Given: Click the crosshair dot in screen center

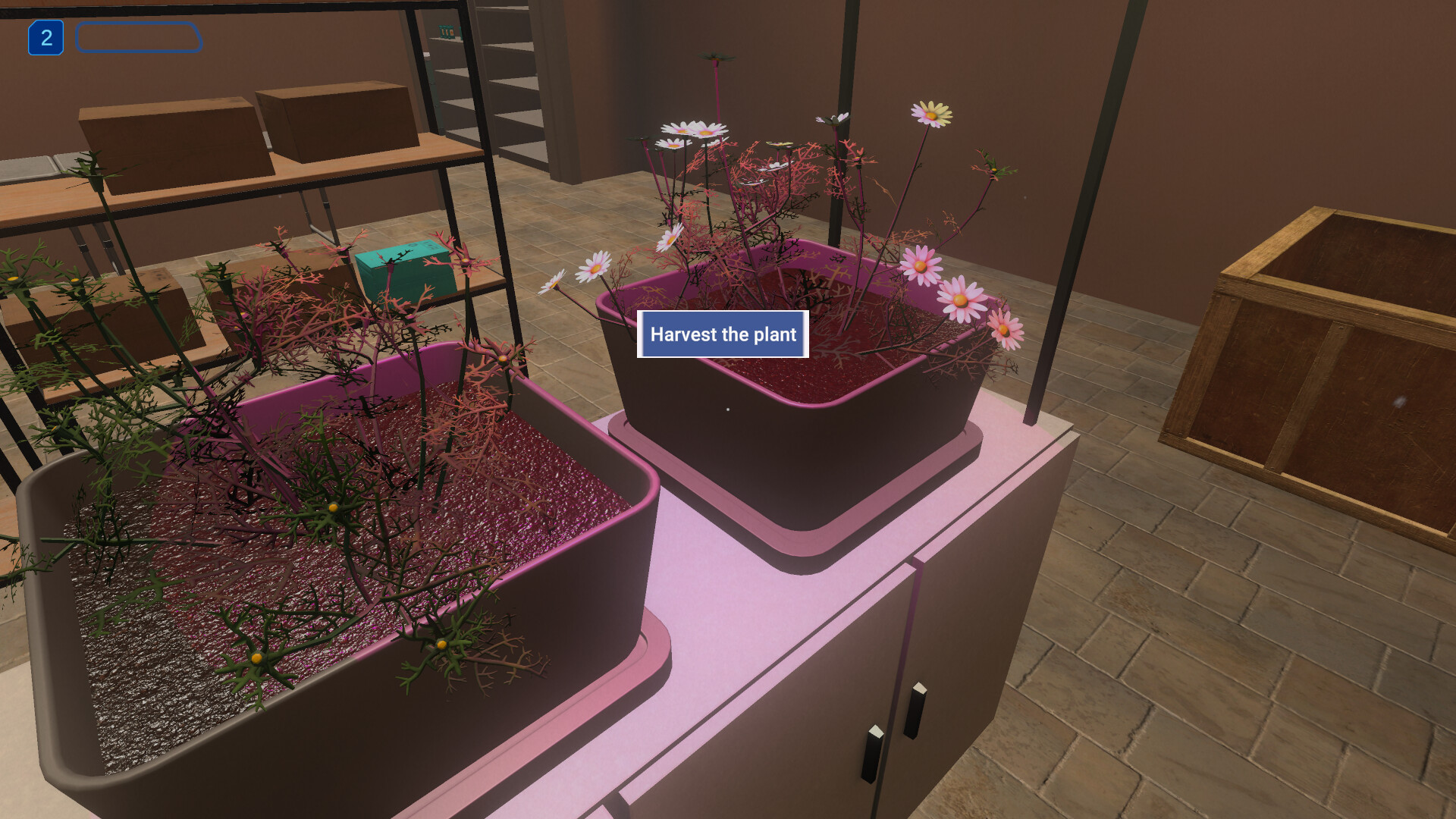Looking at the screenshot, I should pyautogui.click(x=728, y=409).
